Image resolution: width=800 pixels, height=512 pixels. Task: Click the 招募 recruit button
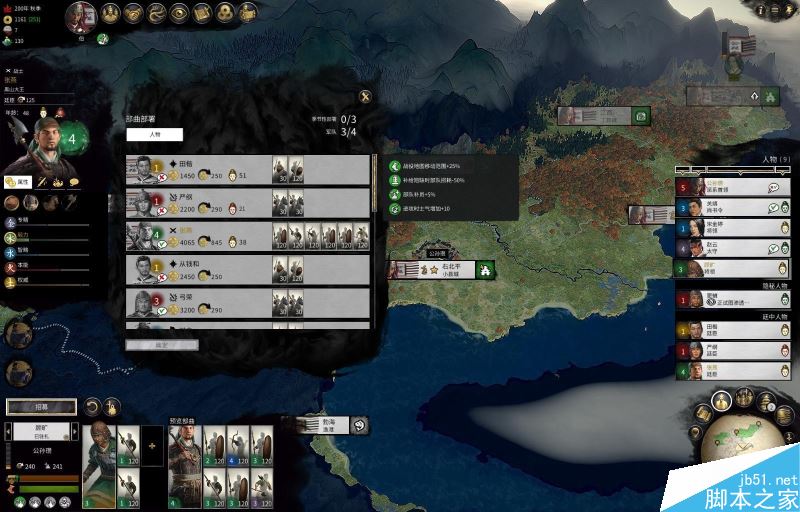[41, 407]
